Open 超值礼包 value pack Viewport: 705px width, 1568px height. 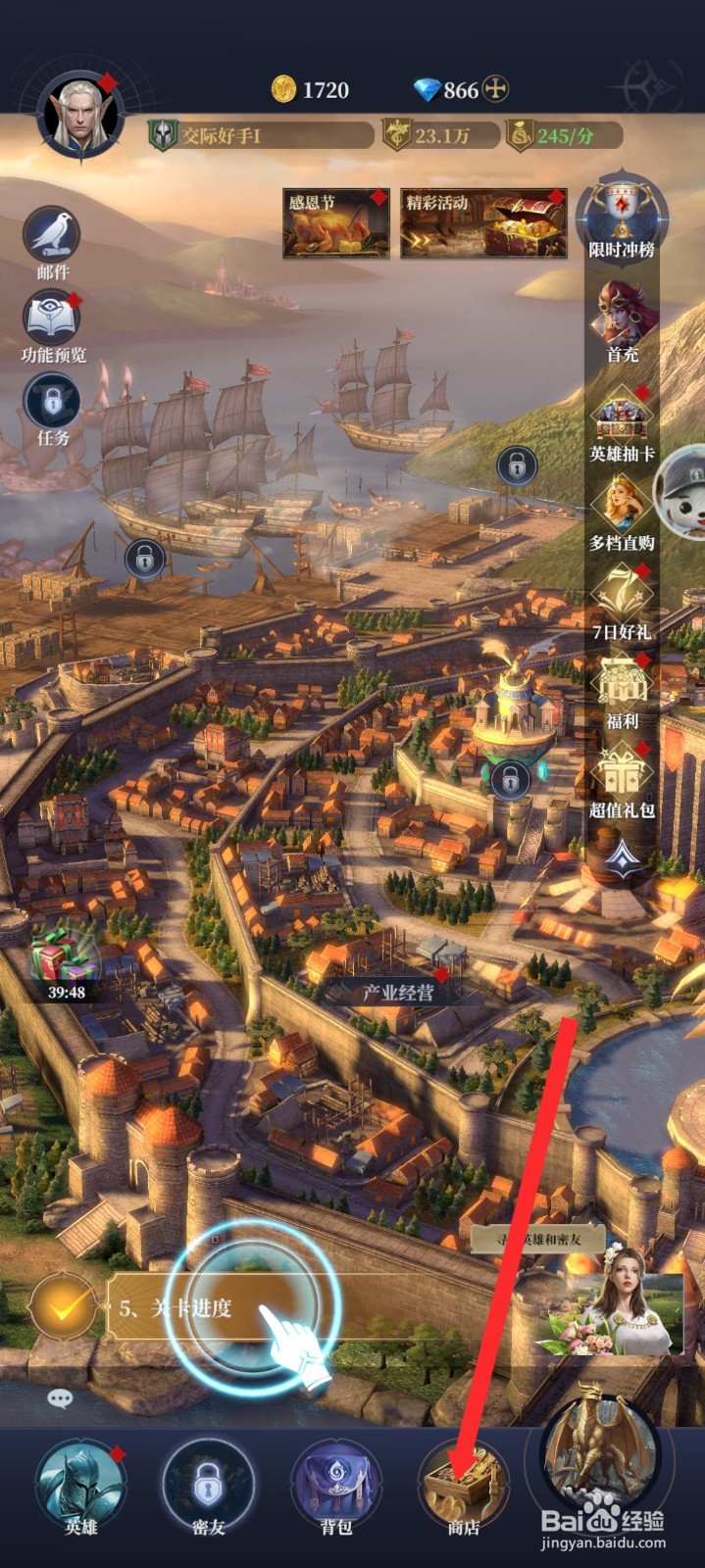click(x=623, y=777)
